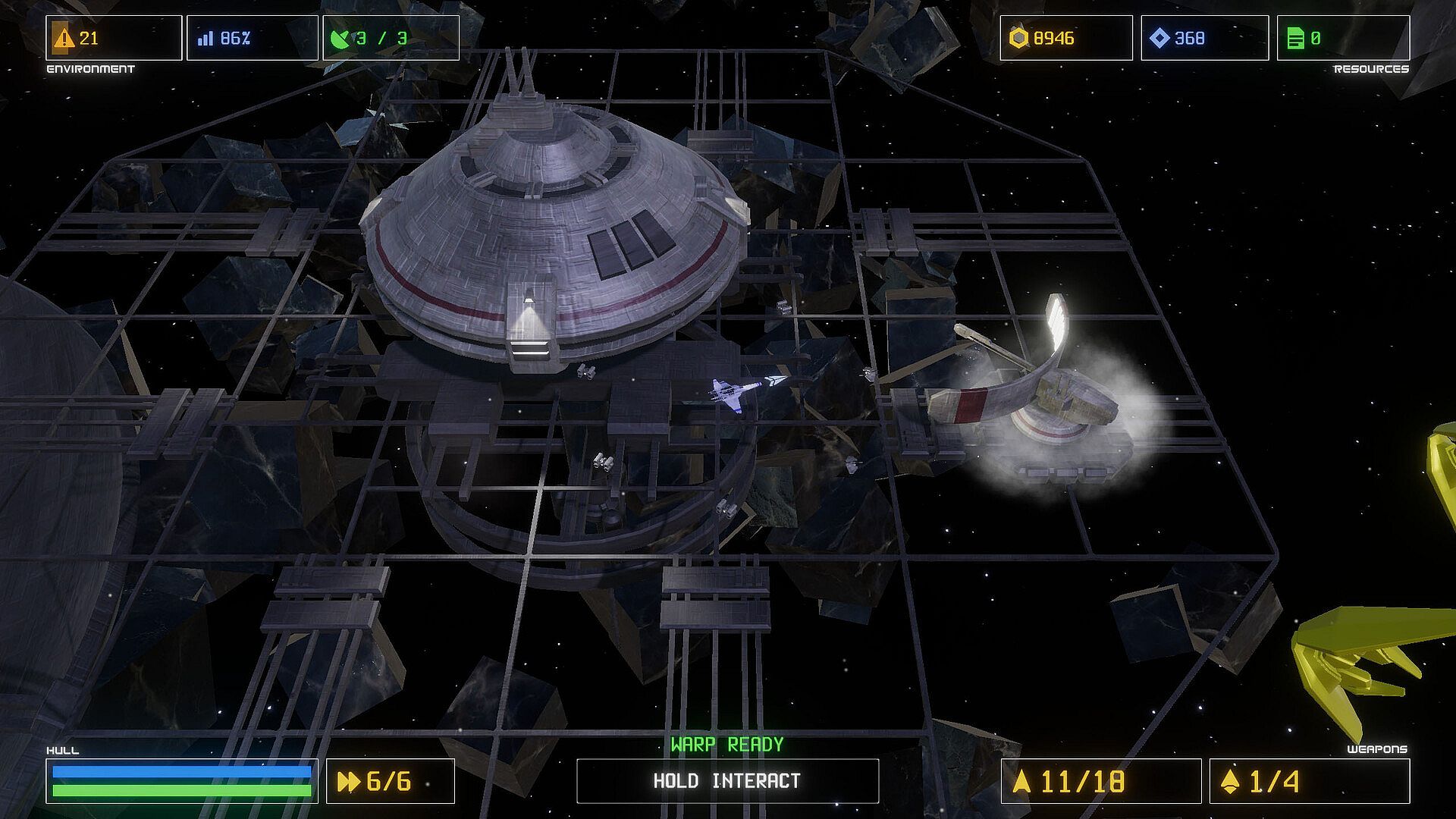Screen dimensions: 1456x819
Task: Click the green document resource icon
Action: click(1295, 38)
